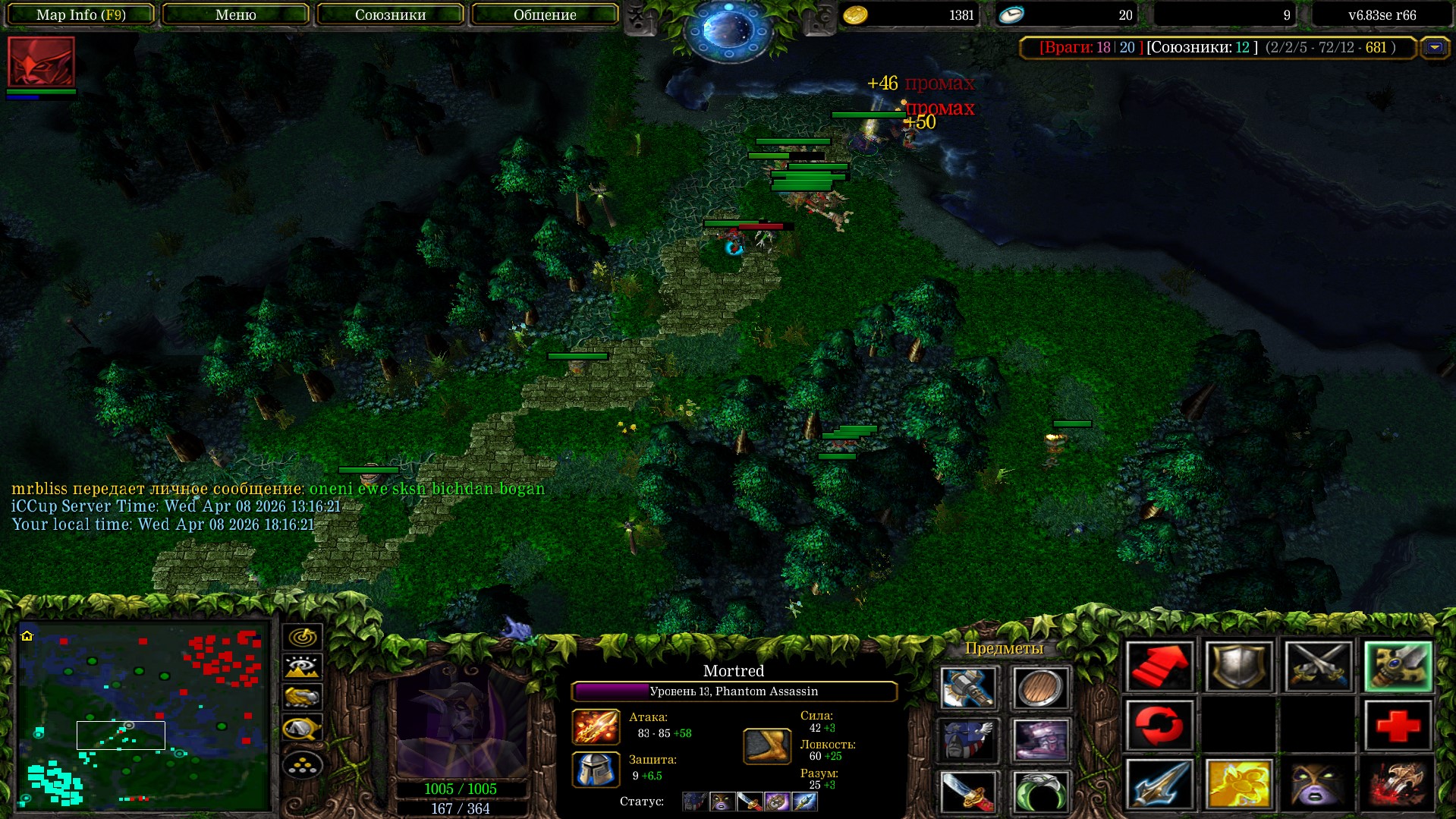
Task: Activate the minimap signal ping button
Action: [x=302, y=637]
